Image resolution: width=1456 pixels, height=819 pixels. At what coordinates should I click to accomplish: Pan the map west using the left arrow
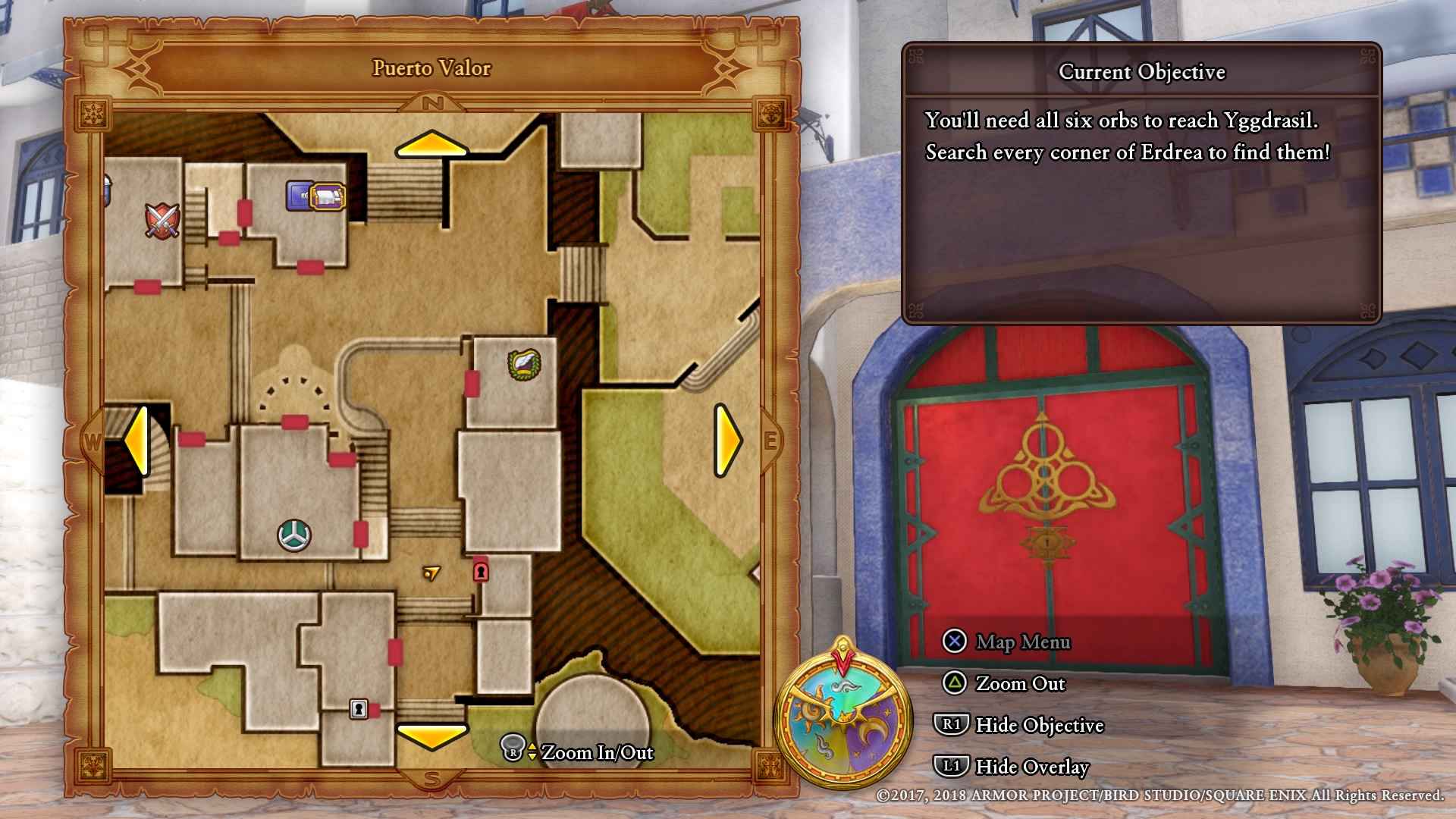pos(136,440)
